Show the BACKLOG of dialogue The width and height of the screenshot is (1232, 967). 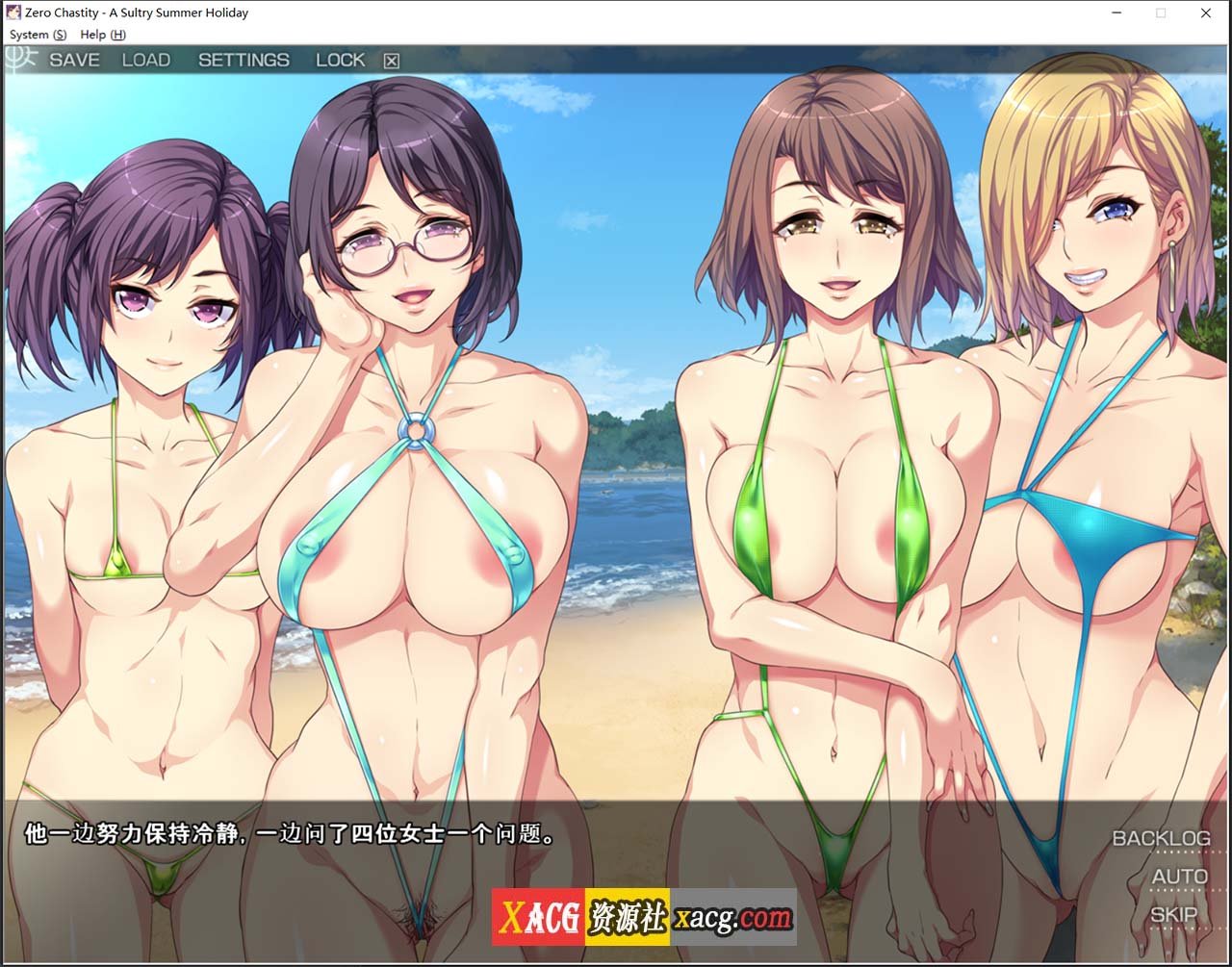[x=1161, y=838]
